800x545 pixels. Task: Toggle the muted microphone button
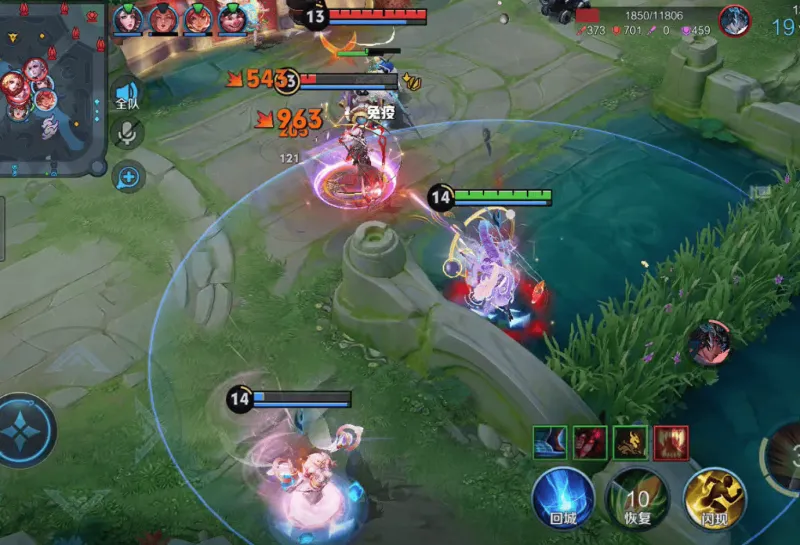point(127,133)
